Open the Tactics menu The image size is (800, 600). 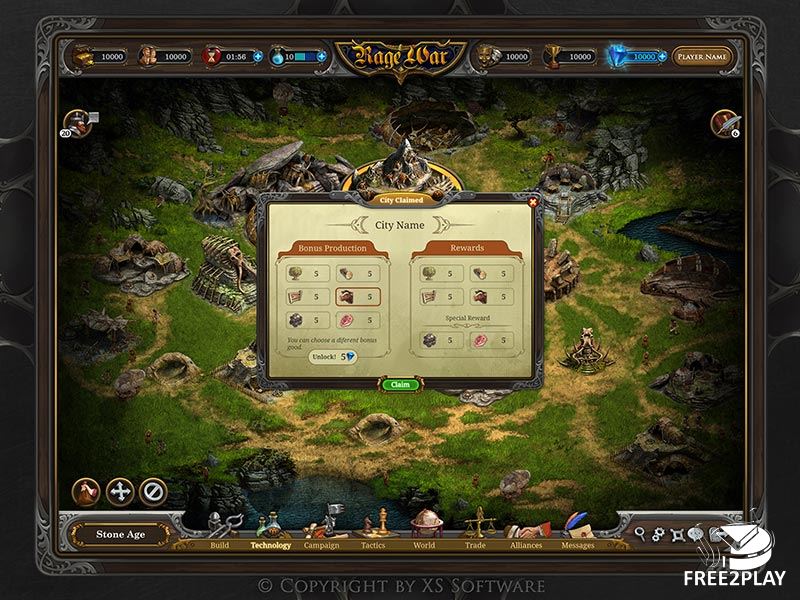373,532
